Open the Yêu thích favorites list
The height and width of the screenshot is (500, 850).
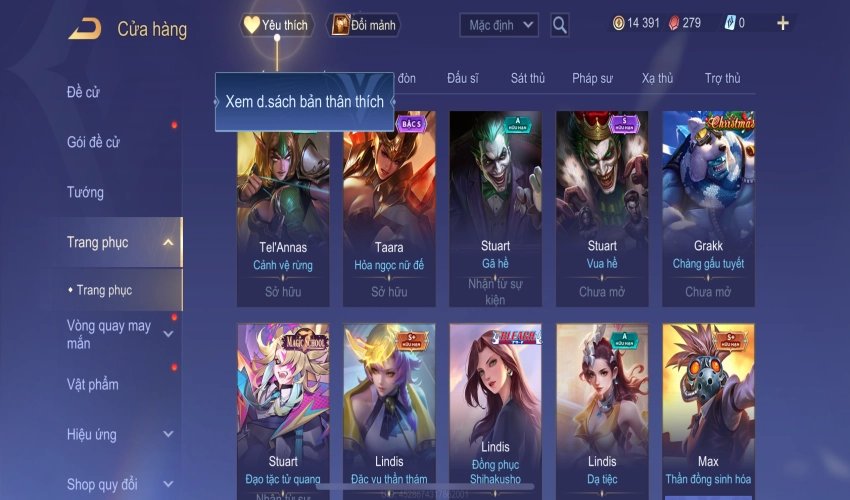(x=277, y=25)
